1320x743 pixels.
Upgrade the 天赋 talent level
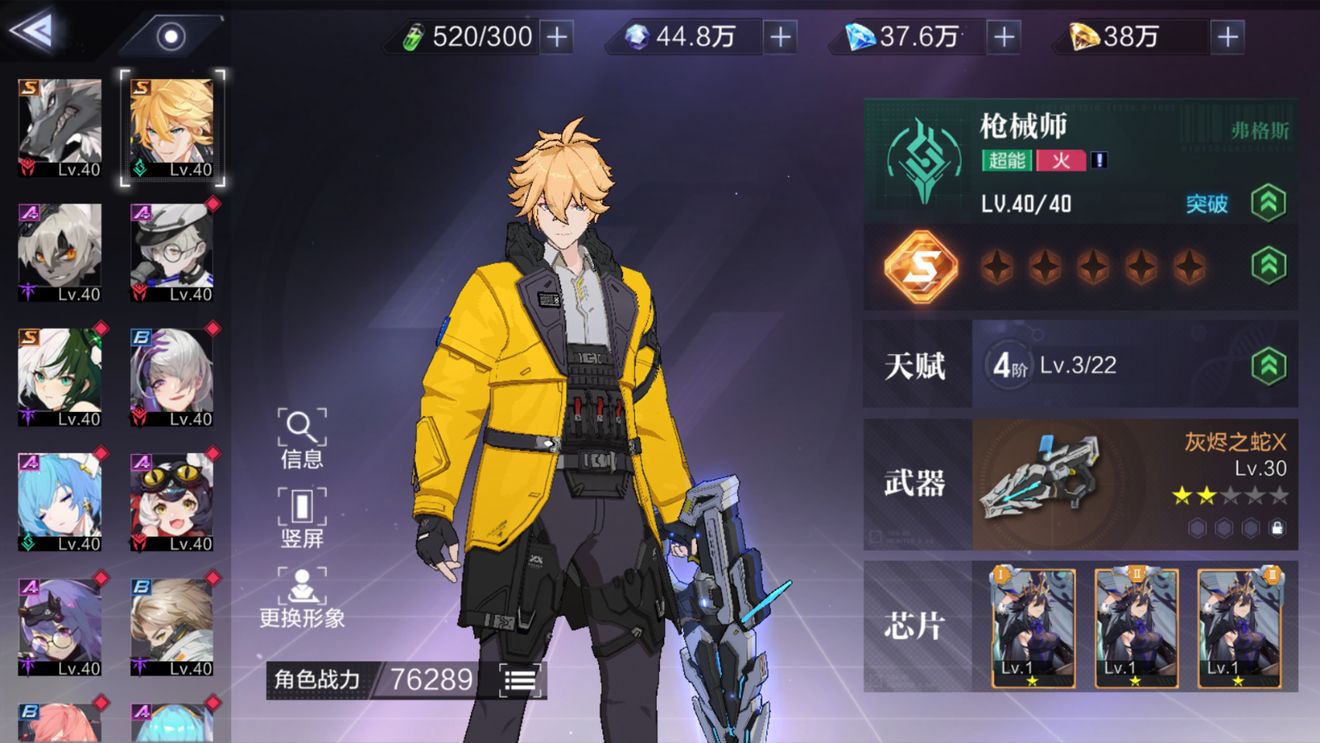[x=1268, y=365]
